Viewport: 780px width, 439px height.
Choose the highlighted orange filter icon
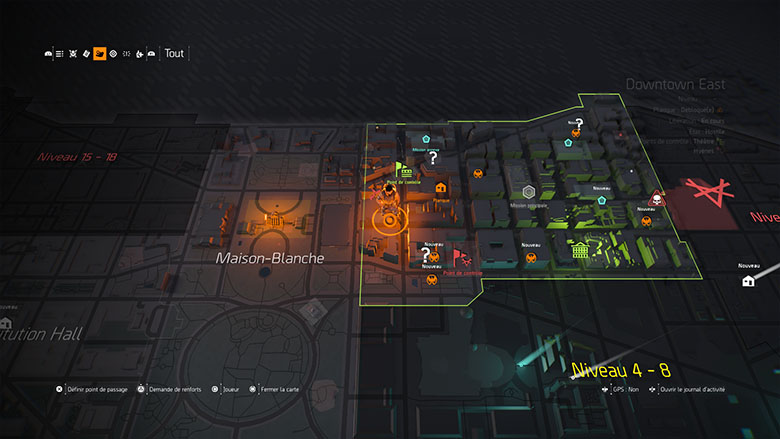pyautogui.click(x=100, y=54)
